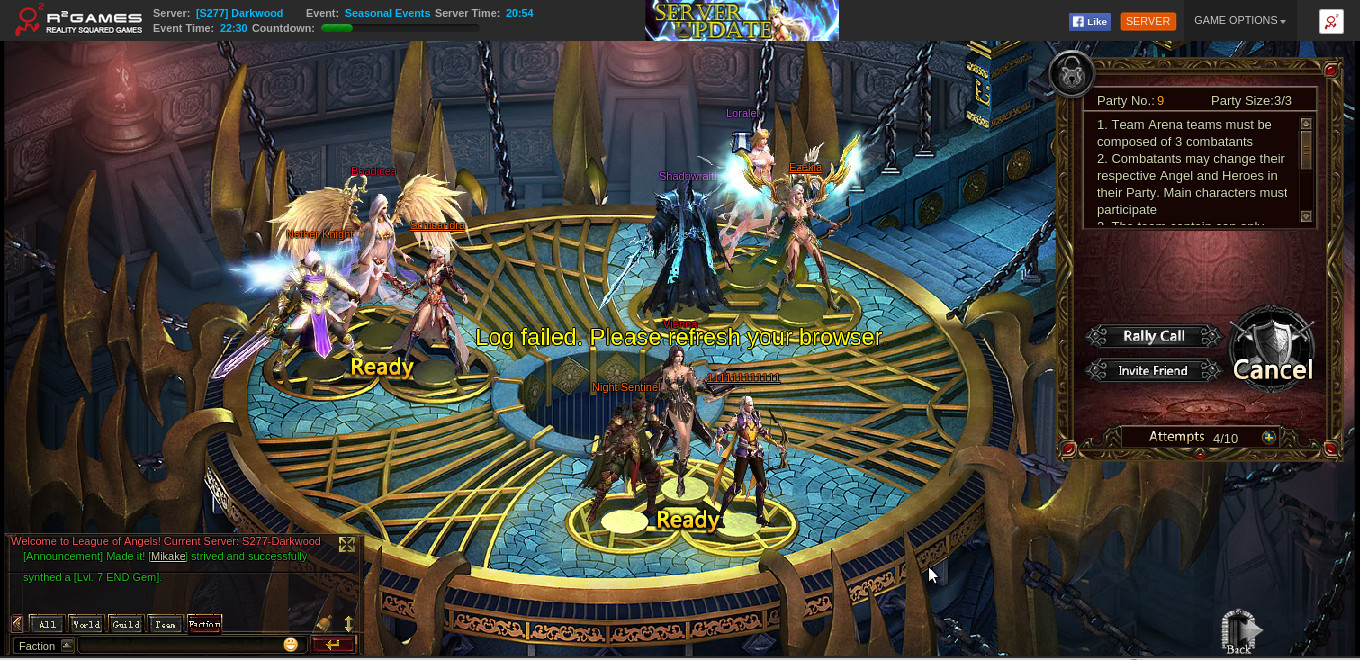Screen dimensions: 1360x660
Task: Show the Team chat tab
Action: [x=165, y=624]
